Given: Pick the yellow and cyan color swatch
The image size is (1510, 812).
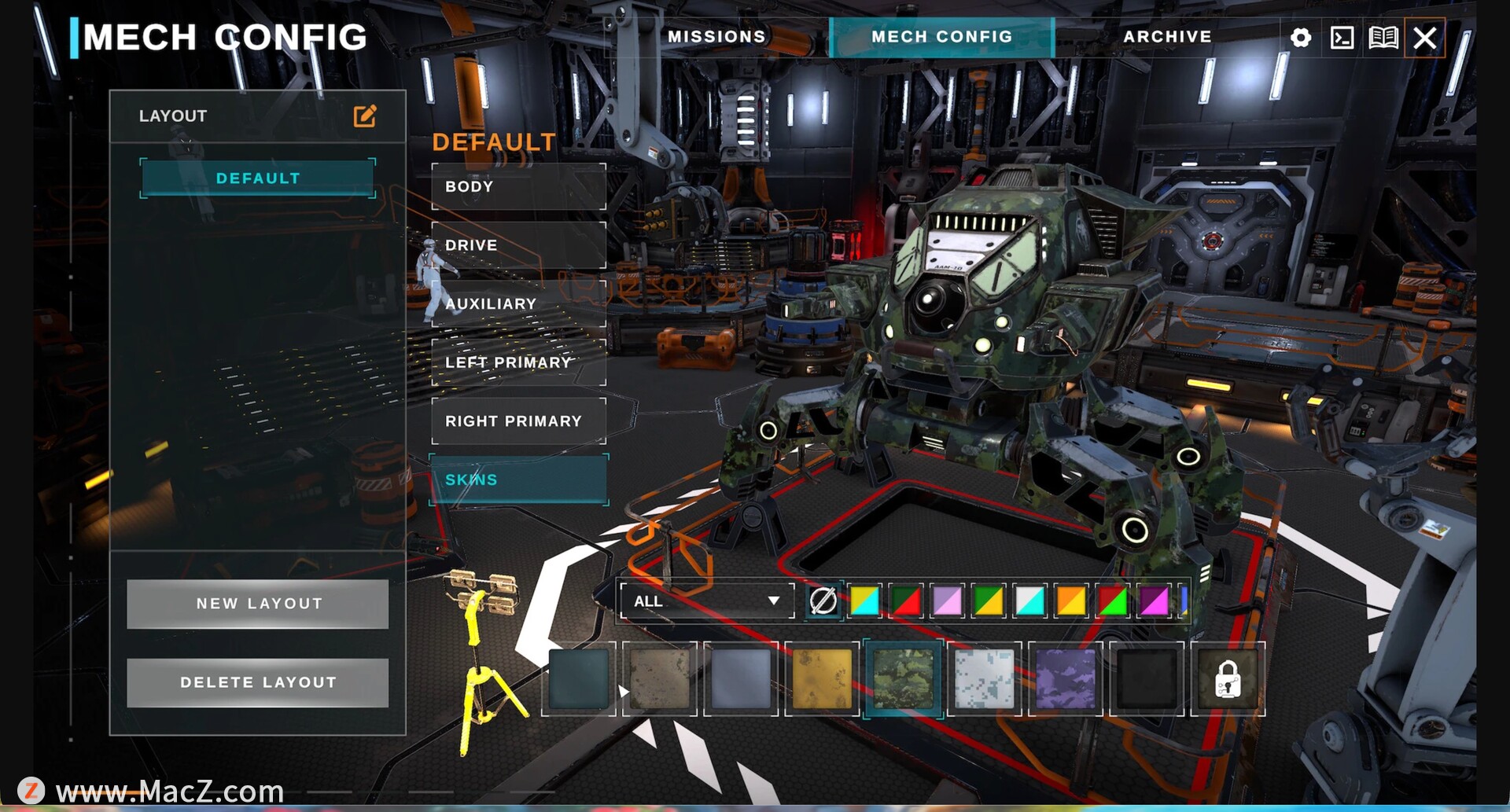Looking at the screenshot, I should [x=864, y=601].
